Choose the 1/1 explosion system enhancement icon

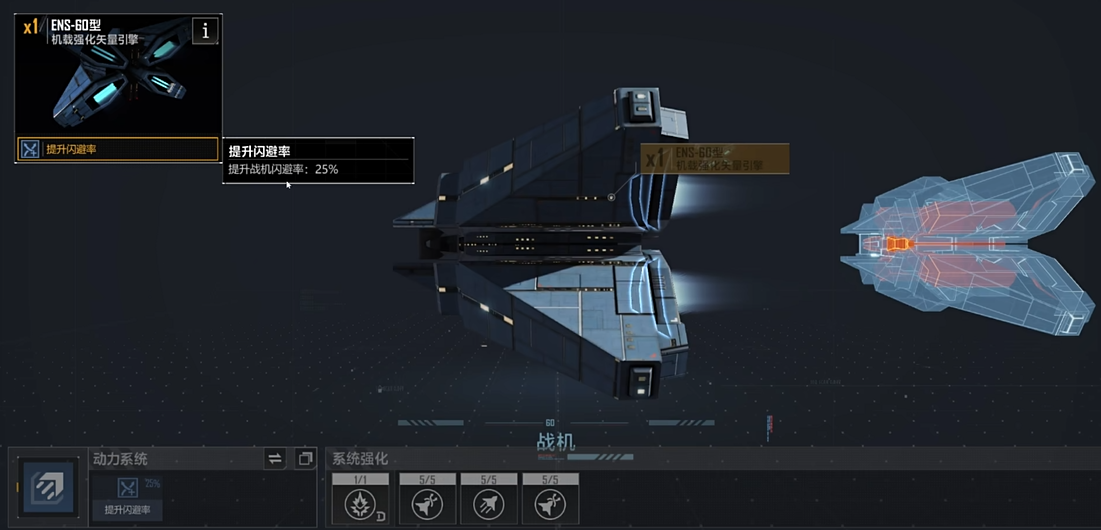click(x=360, y=503)
